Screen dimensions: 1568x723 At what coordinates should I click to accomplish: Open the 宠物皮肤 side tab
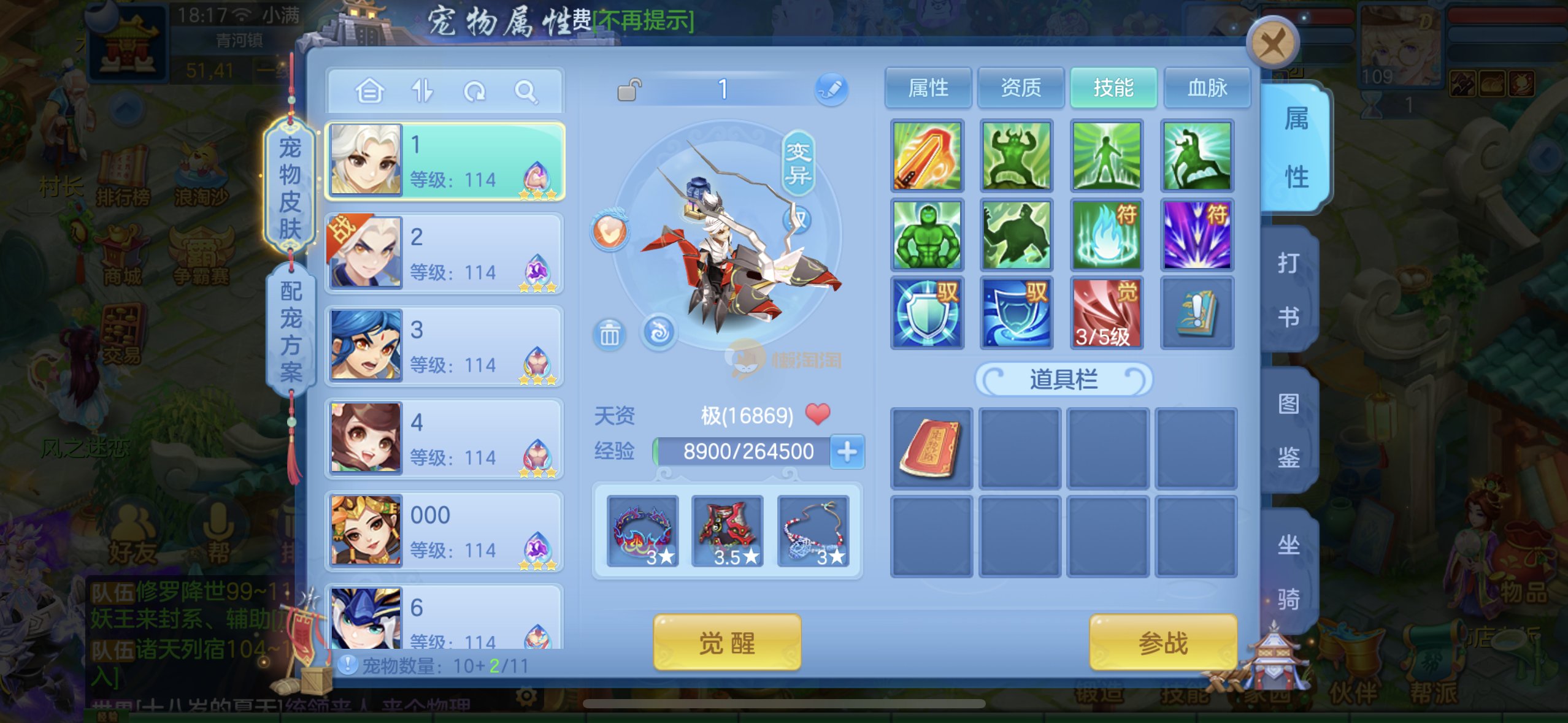(x=290, y=188)
